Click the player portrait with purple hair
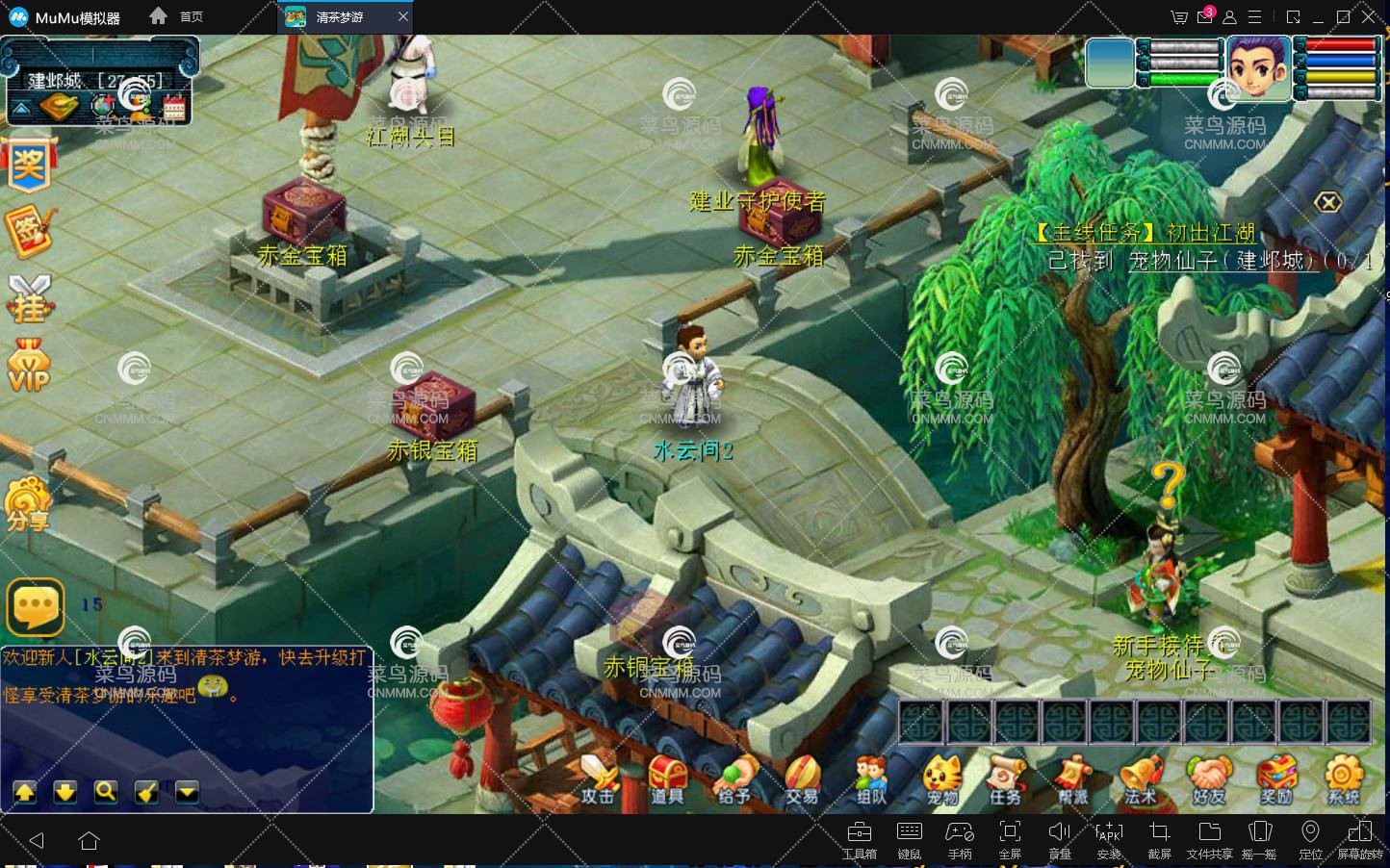Viewport: 1390px width, 868px height. point(1258,67)
